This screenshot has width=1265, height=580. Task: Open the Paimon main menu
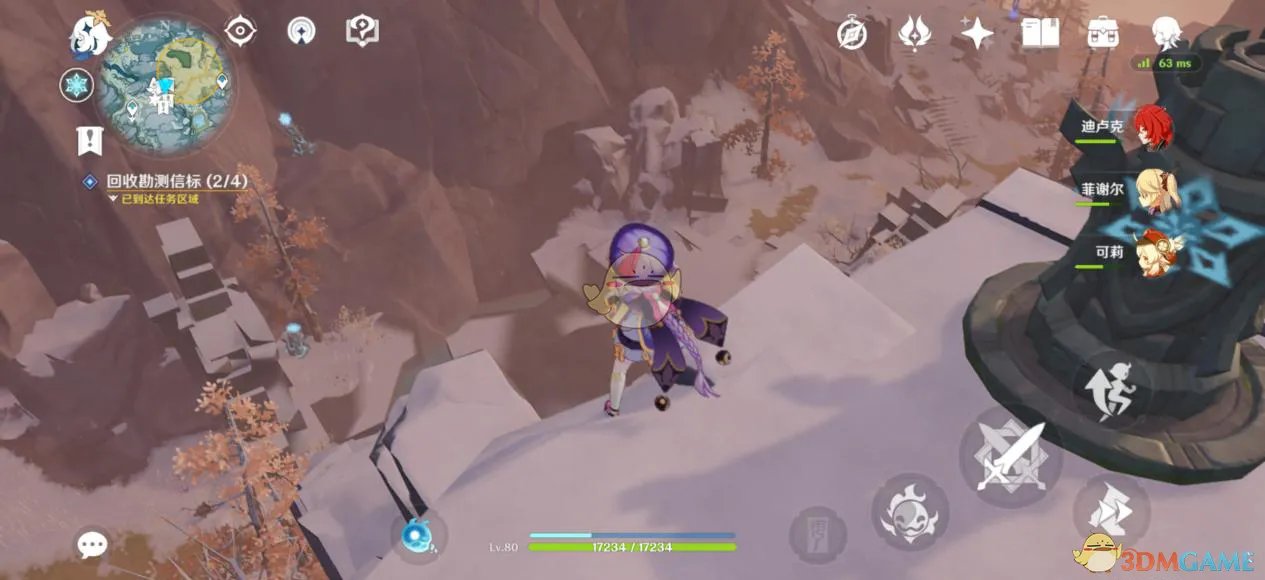pos(88,35)
